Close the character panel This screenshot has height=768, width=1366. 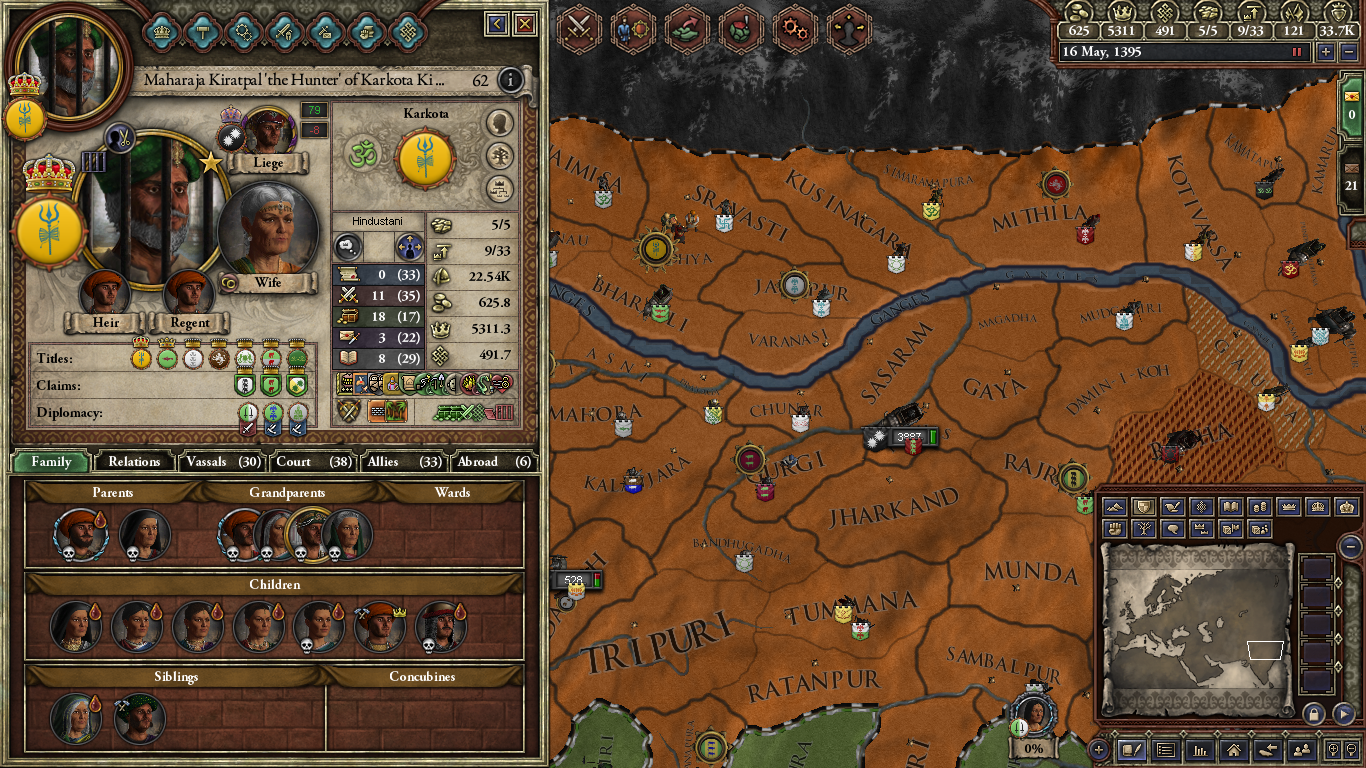coord(525,24)
